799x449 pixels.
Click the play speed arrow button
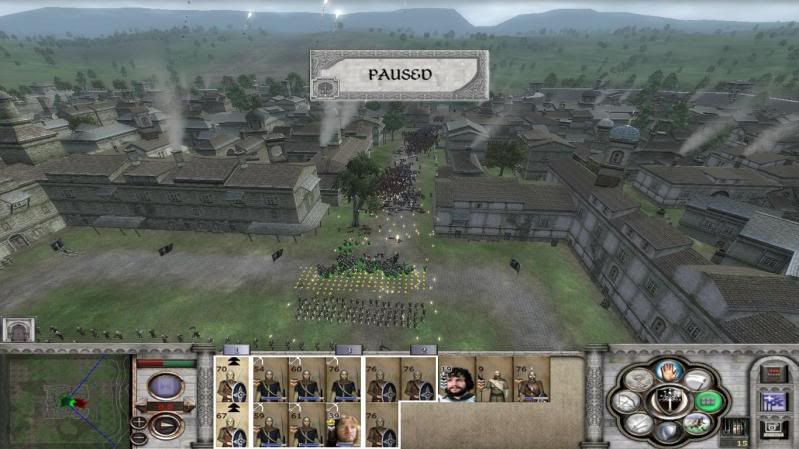(166, 424)
